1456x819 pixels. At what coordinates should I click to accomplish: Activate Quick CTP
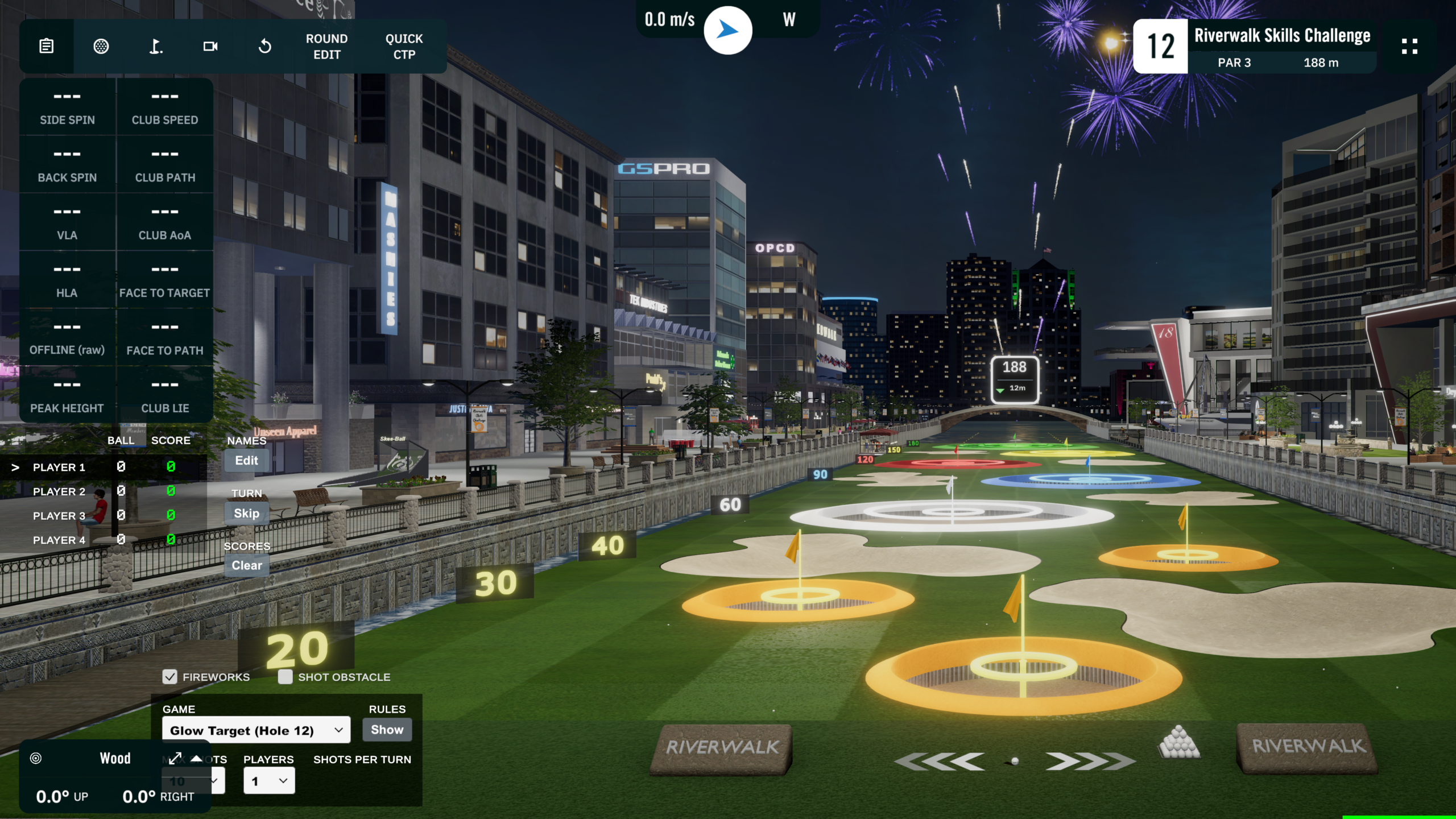tap(404, 47)
